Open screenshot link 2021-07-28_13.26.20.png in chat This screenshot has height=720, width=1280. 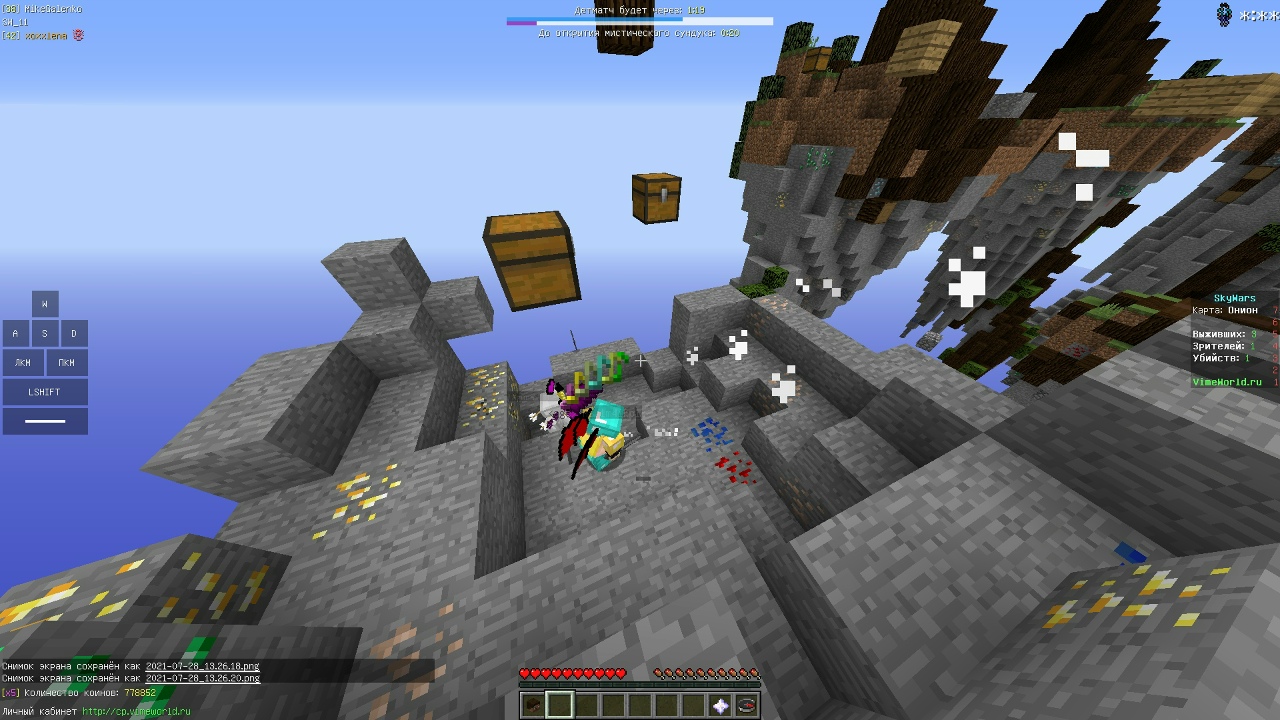pos(202,678)
